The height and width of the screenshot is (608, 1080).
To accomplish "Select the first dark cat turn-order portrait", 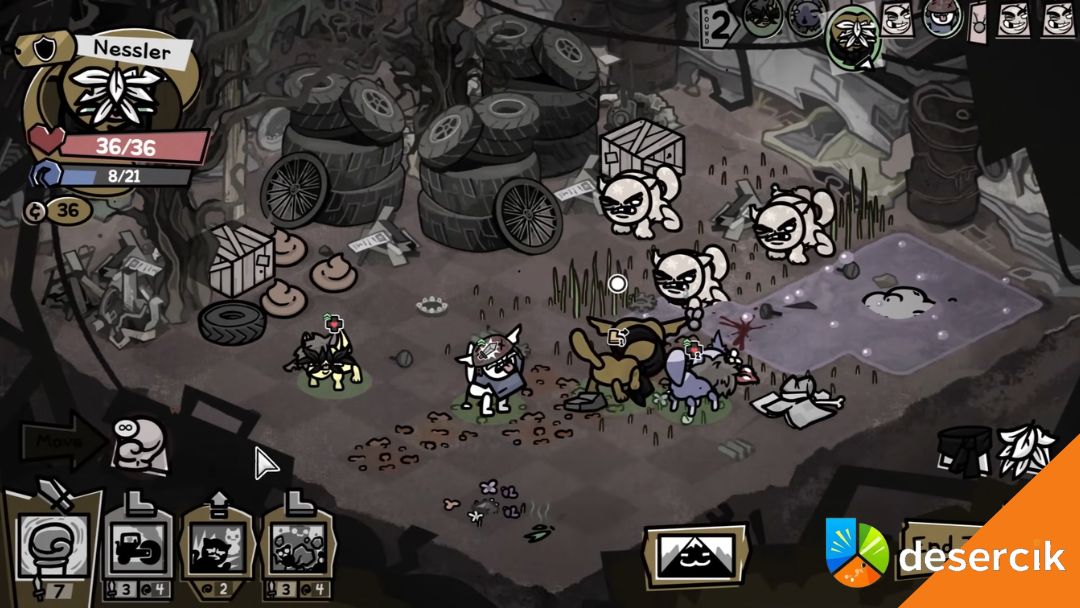I will (762, 18).
